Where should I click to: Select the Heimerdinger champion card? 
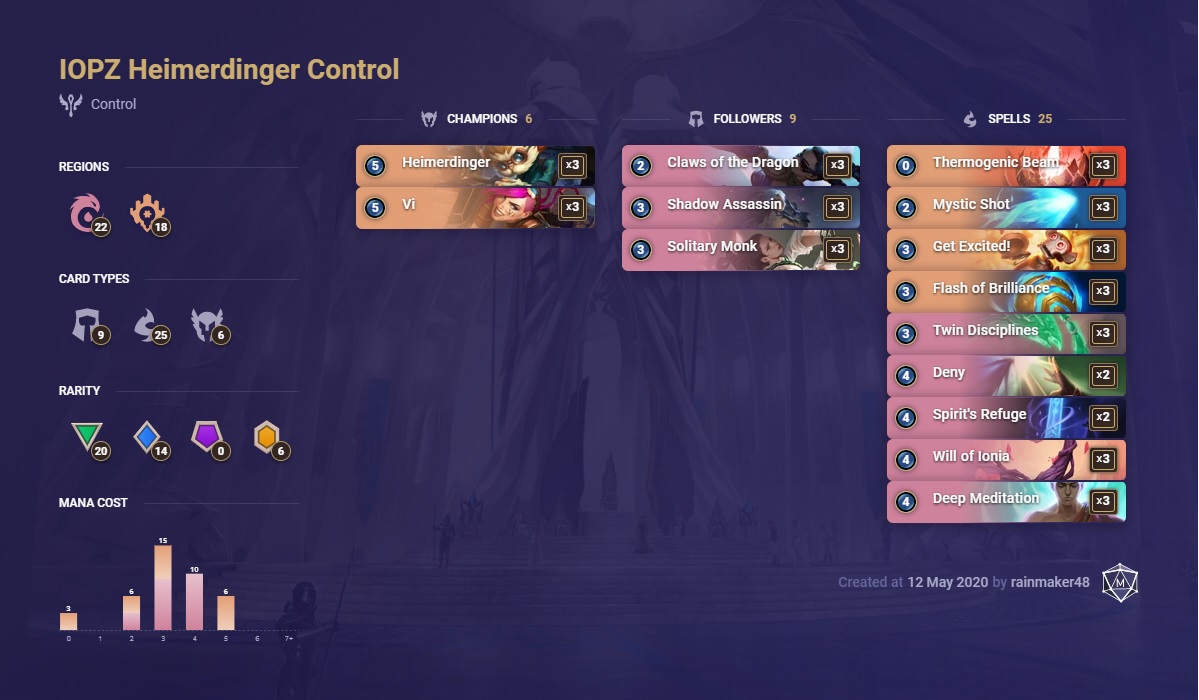click(x=475, y=166)
